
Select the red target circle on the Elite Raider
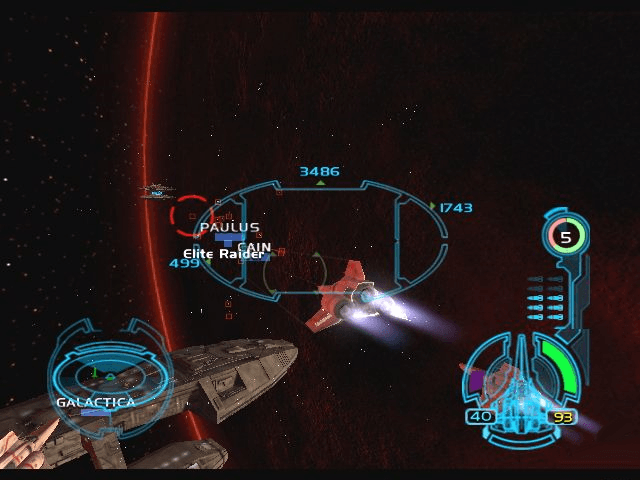192,215
